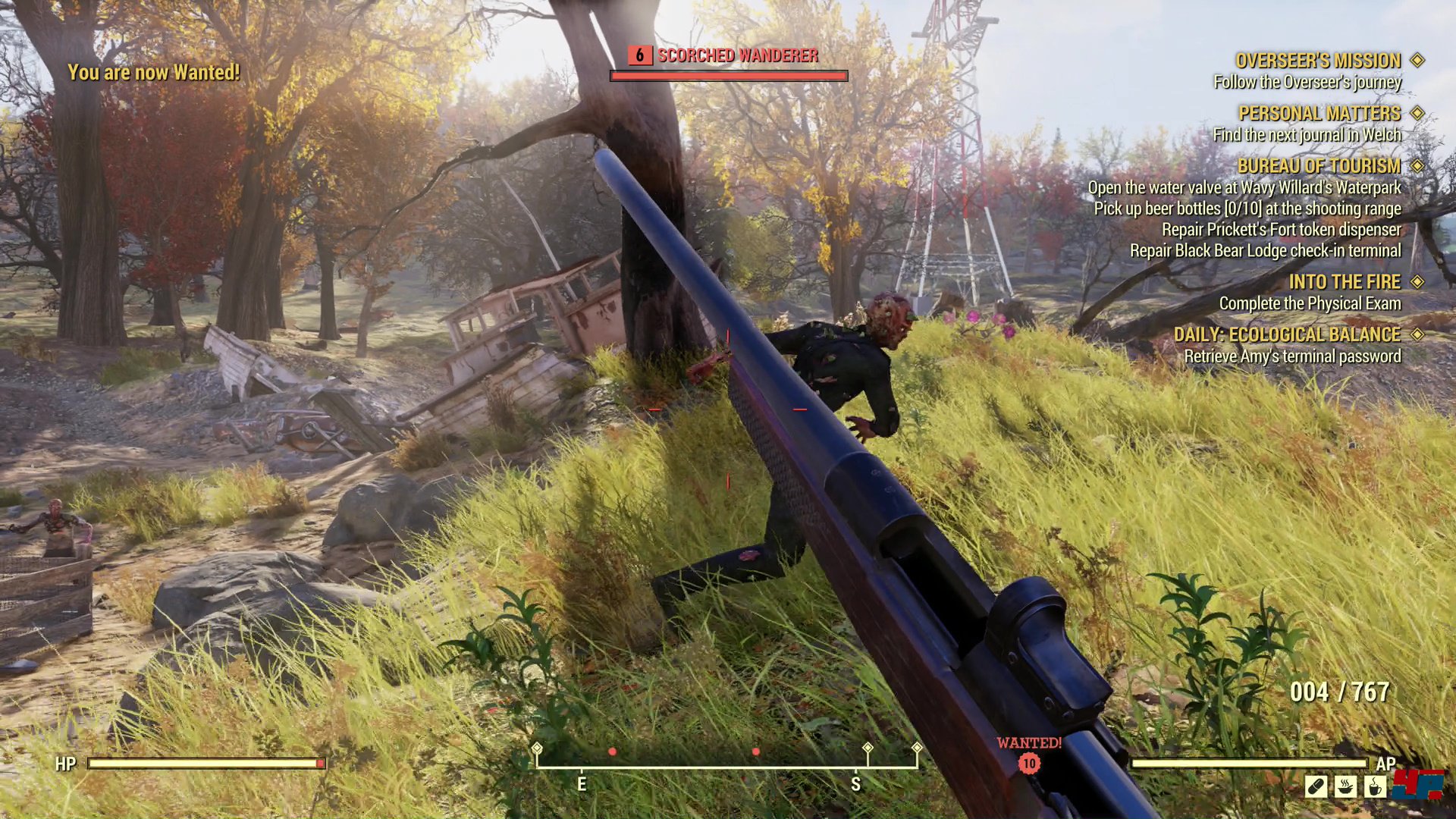
Task: Click the pill chem status icon
Action: tap(1316, 786)
